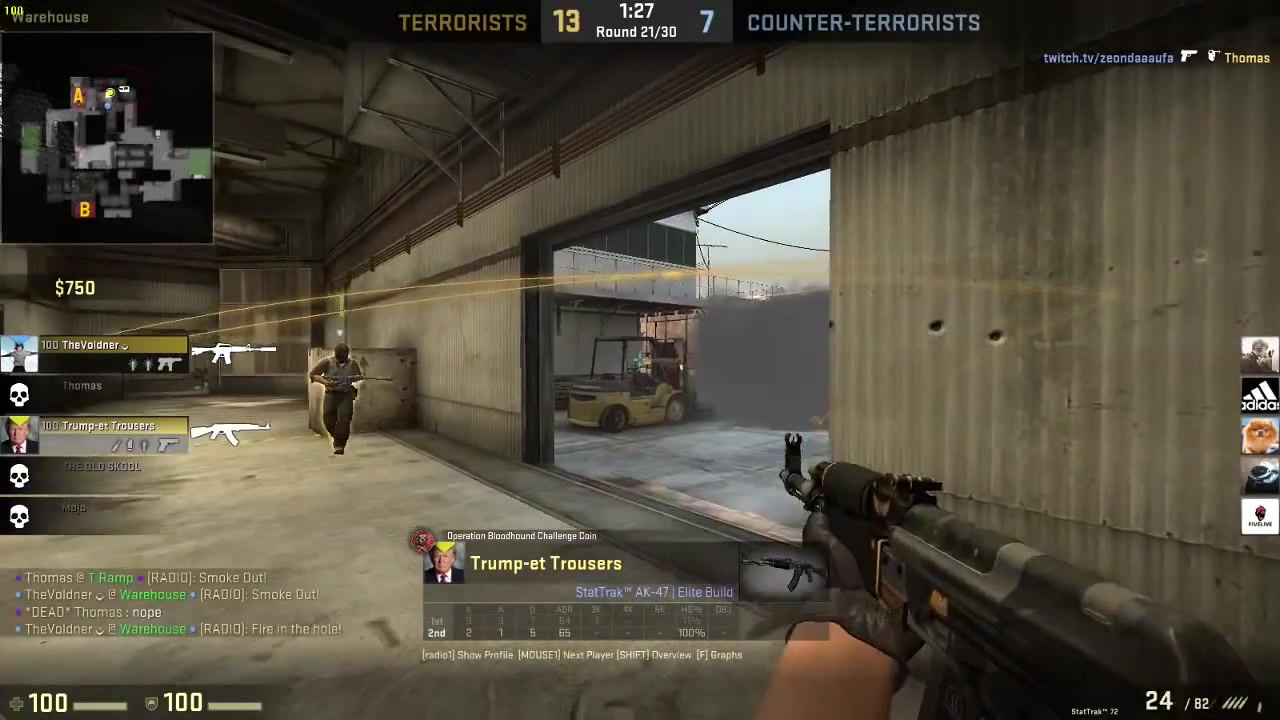Screen dimensions: 1280x720
Task: Click the skull icon next to Thomas
Action: point(20,394)
